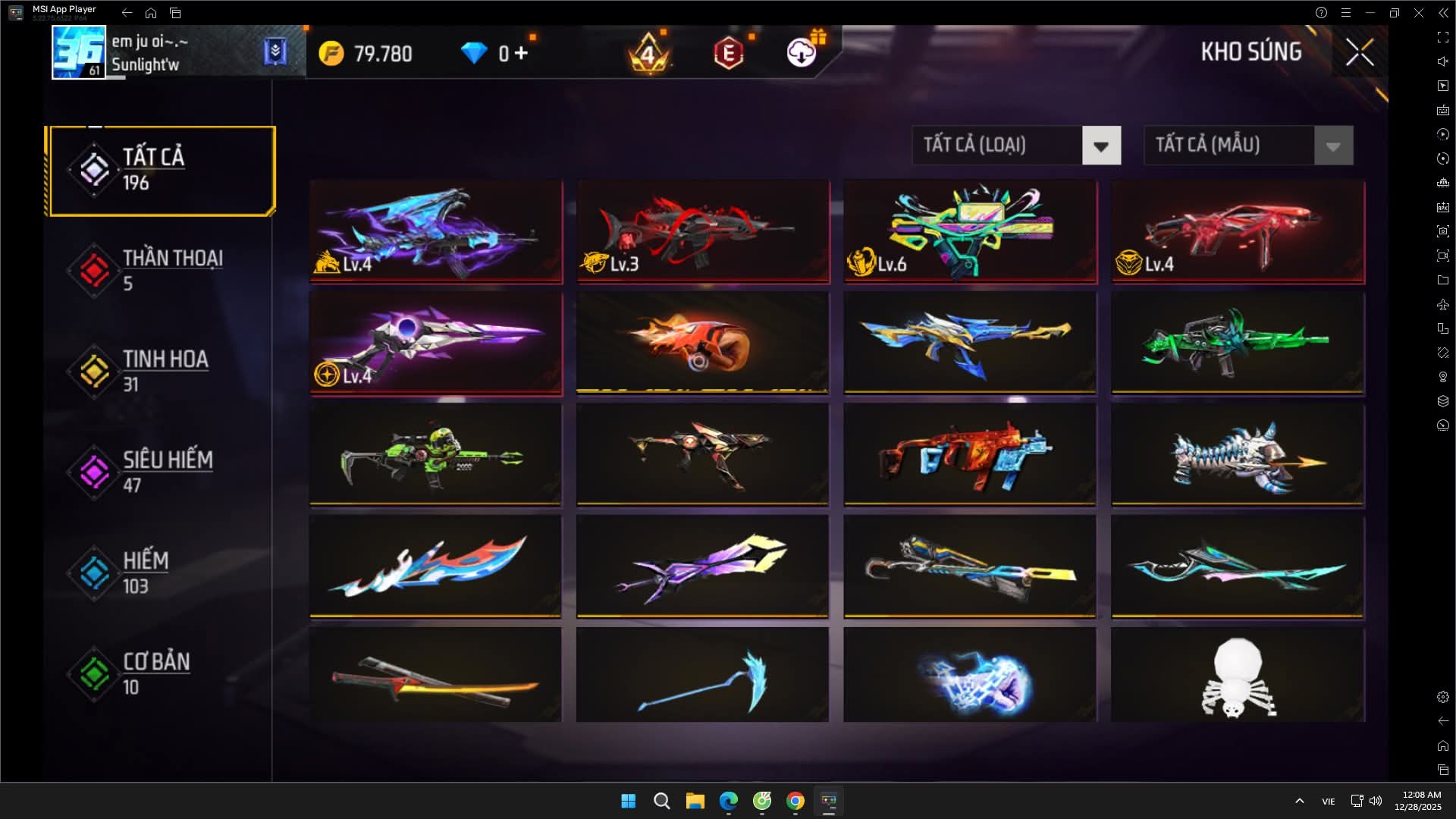Click the red E hexagon badge icon
Viewport: 1456px width, 819px height.
pos(728,53)
